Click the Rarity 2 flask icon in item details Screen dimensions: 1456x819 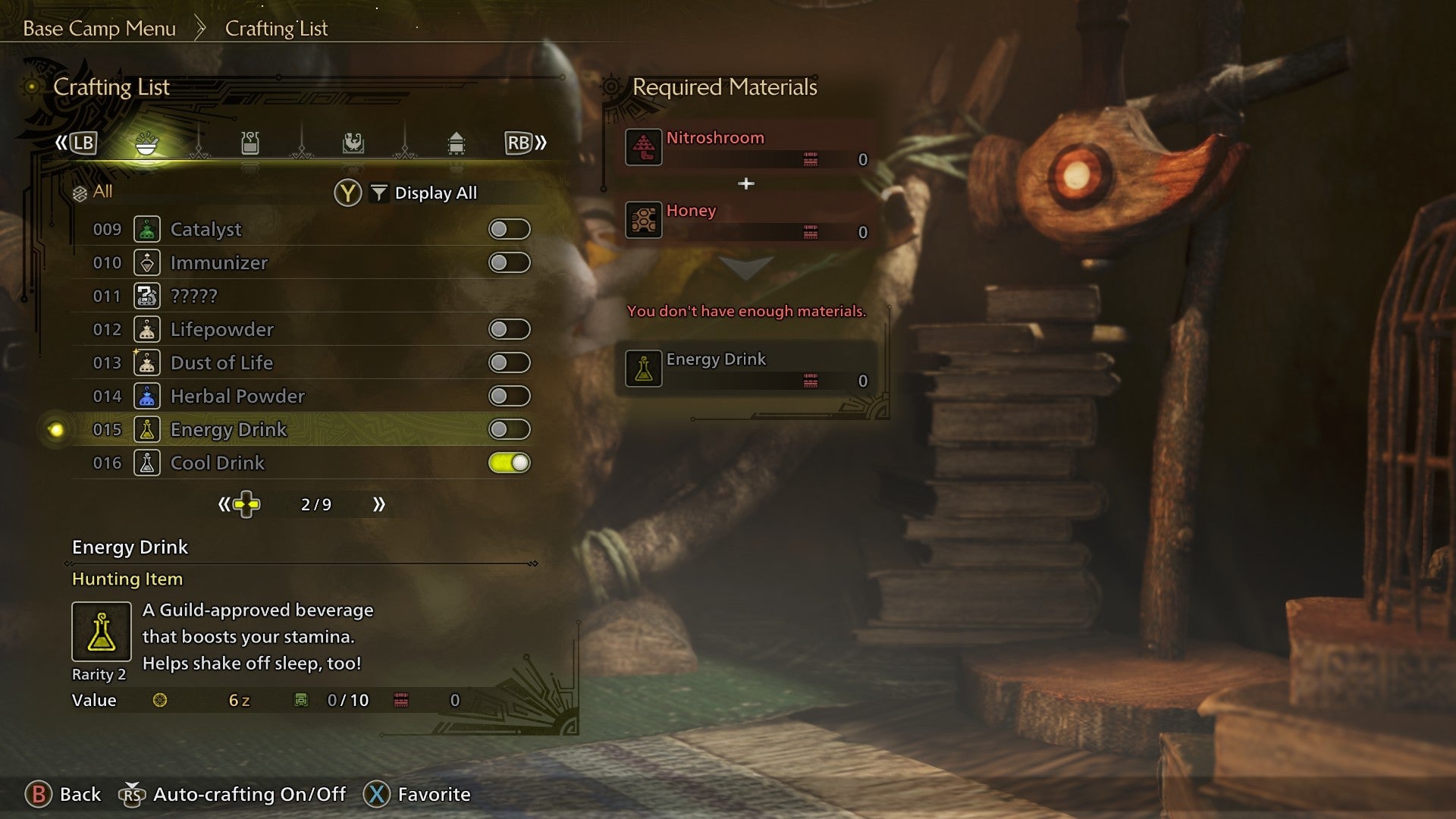[101, 631]
